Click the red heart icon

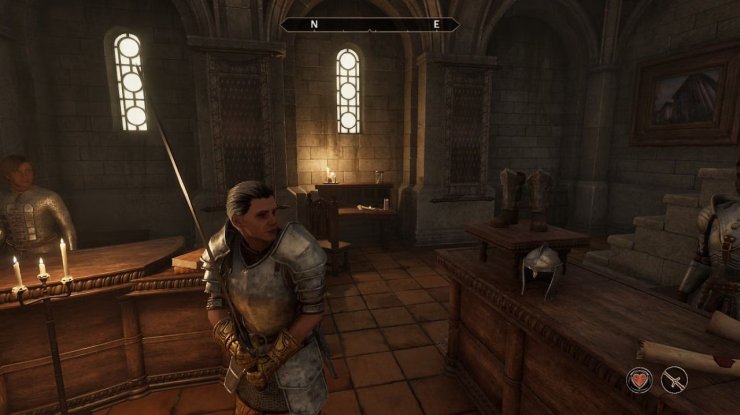click(x=641, y=379)
